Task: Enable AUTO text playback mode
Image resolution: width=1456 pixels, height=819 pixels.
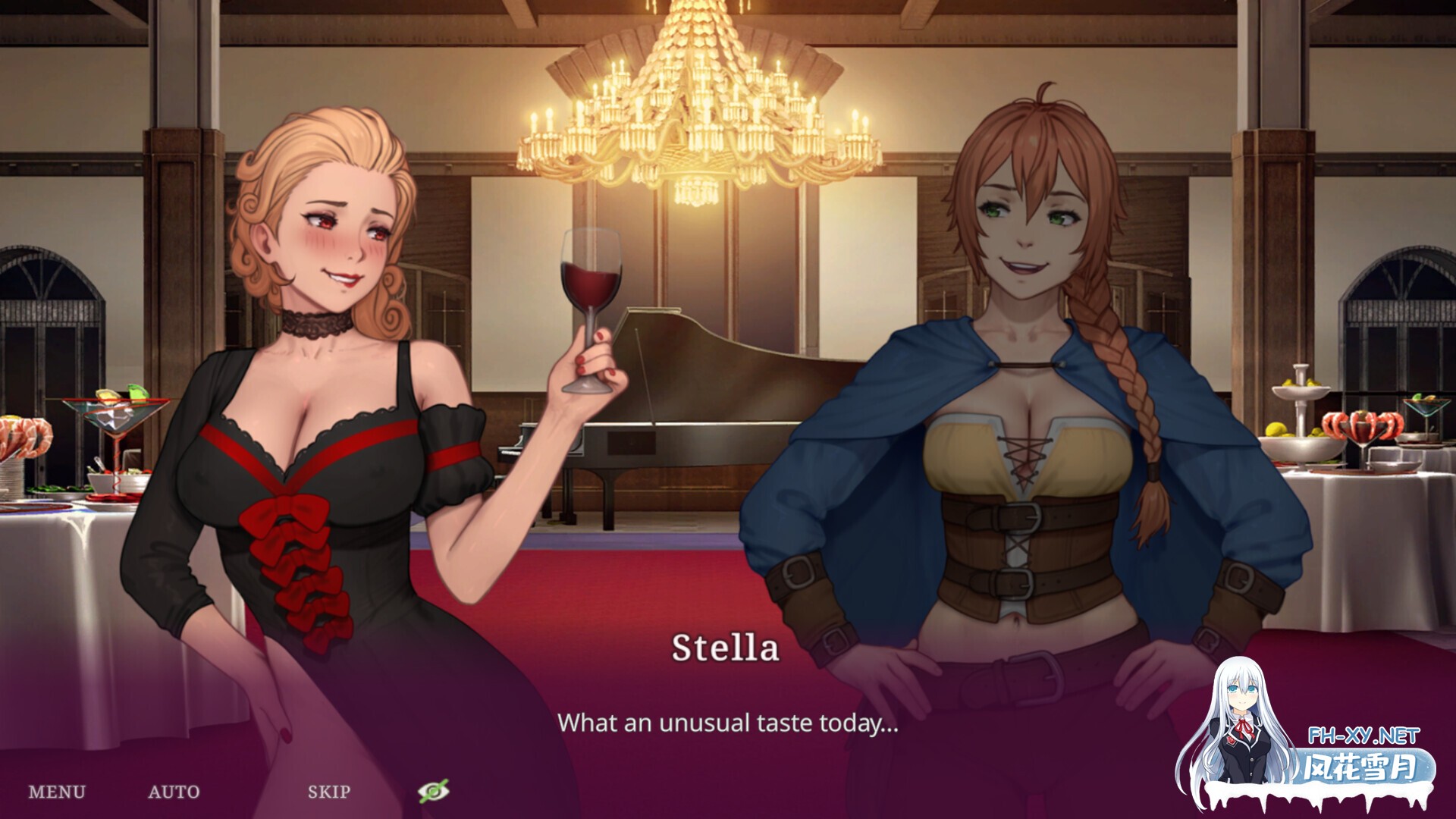Action: [175, 792]
